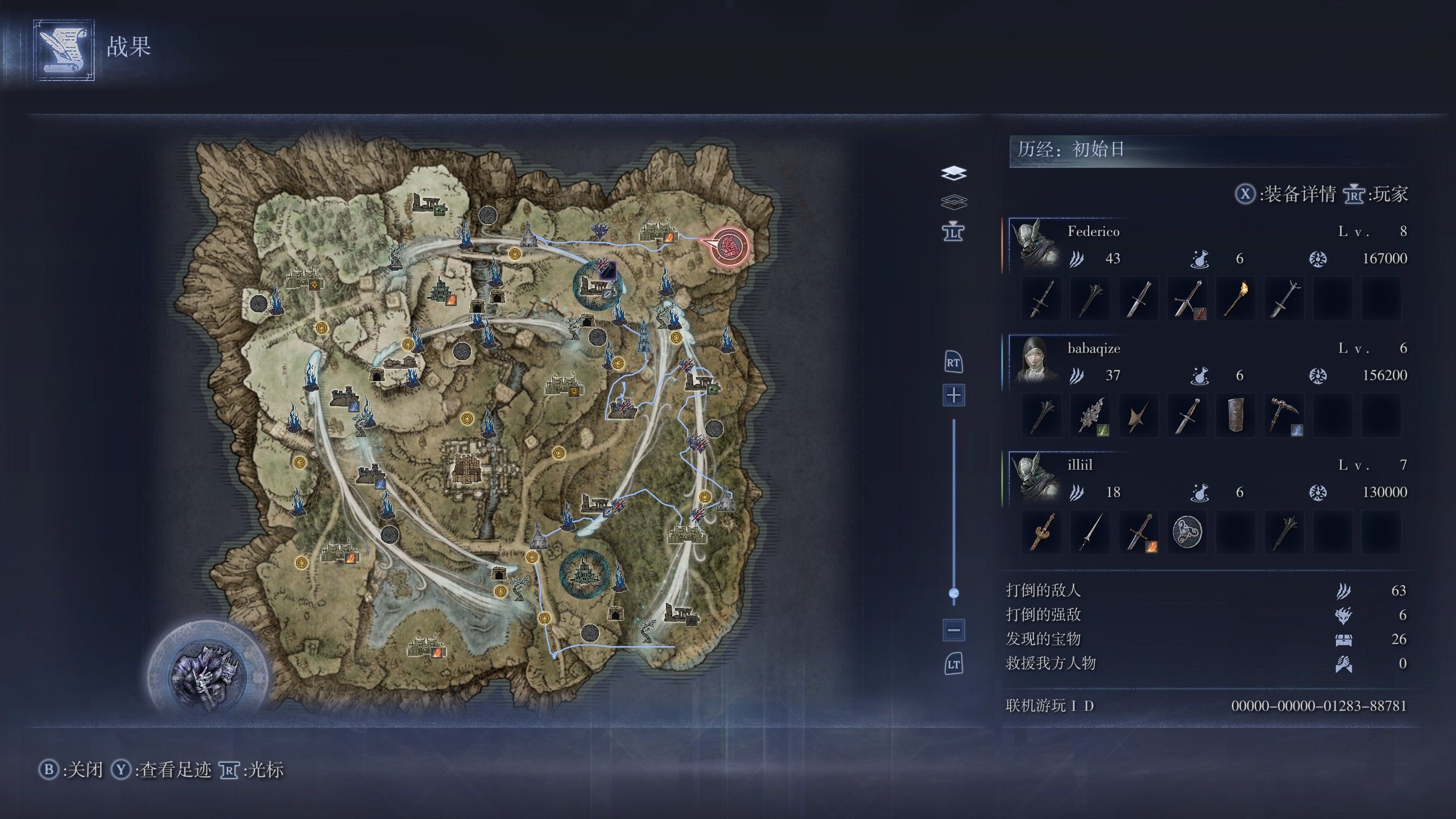The height and width of the screenshot is (819, 1456).
Task: Select the red circled boss map marker
Action: click(729, 246)
